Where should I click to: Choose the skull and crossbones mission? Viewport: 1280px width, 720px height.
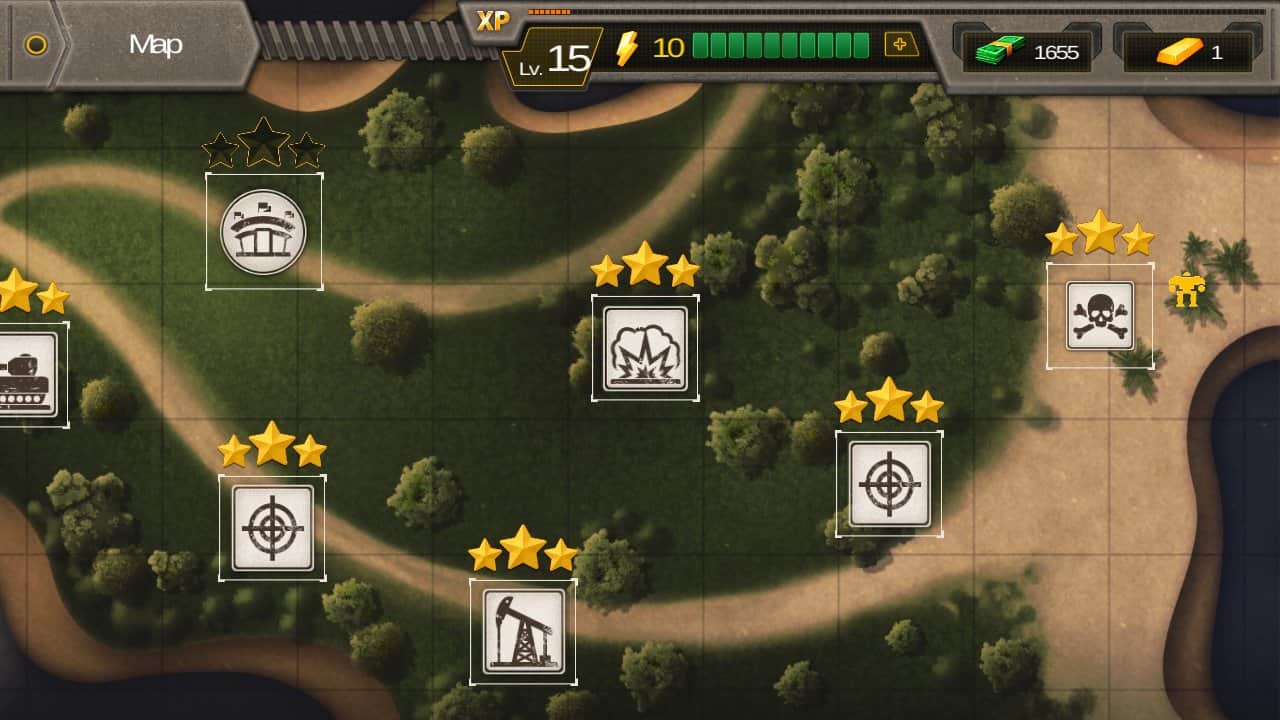pos(1100,316)
